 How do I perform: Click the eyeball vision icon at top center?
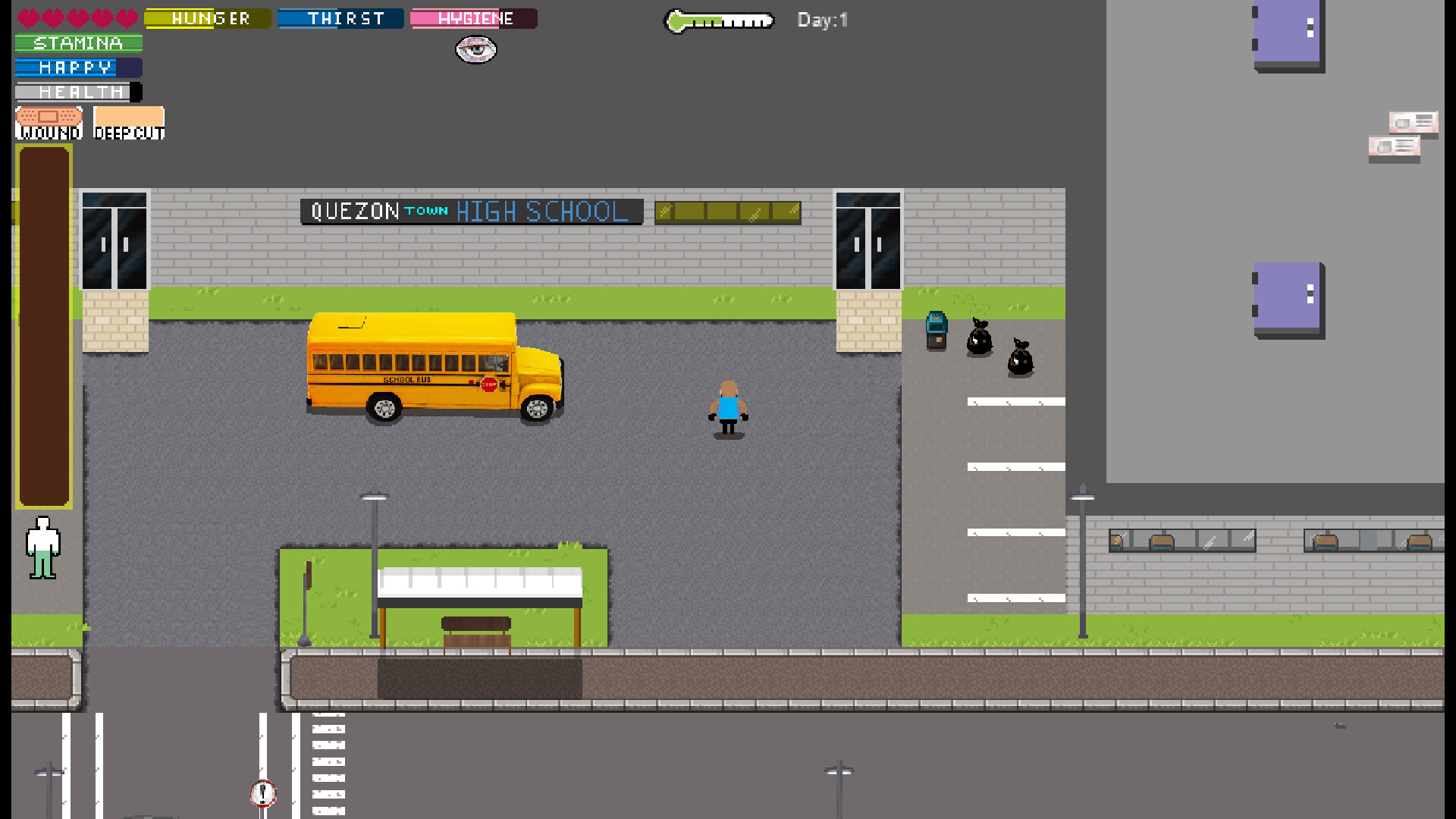click(475, 50)
